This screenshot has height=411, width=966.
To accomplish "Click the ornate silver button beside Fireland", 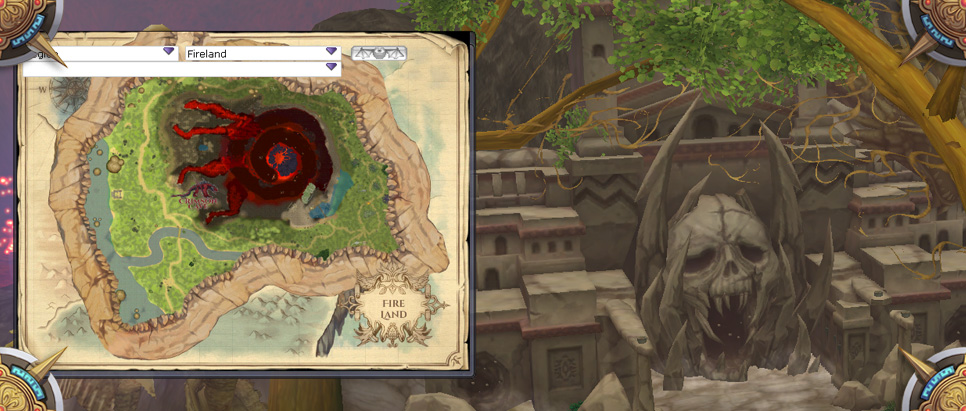I will [x=379, y=53].
